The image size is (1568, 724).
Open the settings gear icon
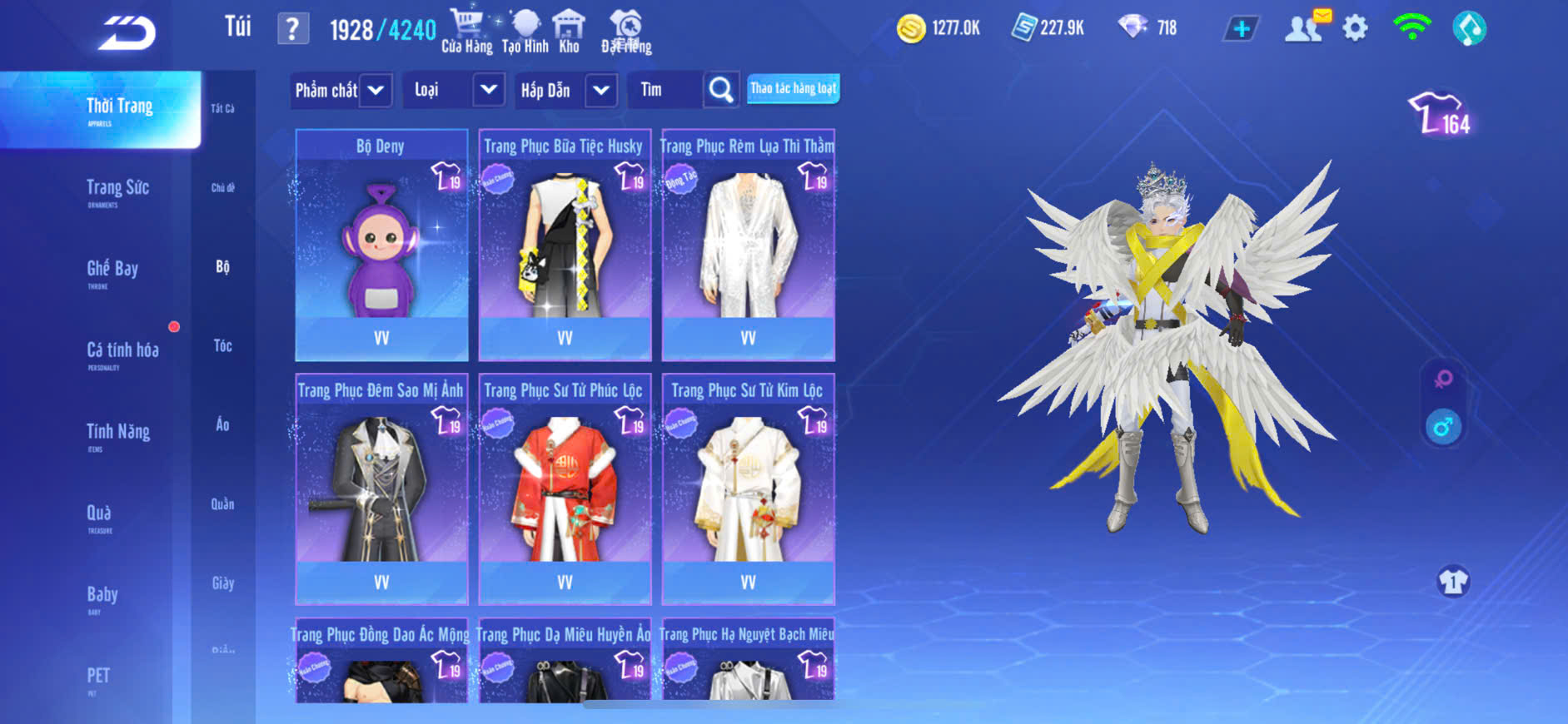tap(1355, 29)
